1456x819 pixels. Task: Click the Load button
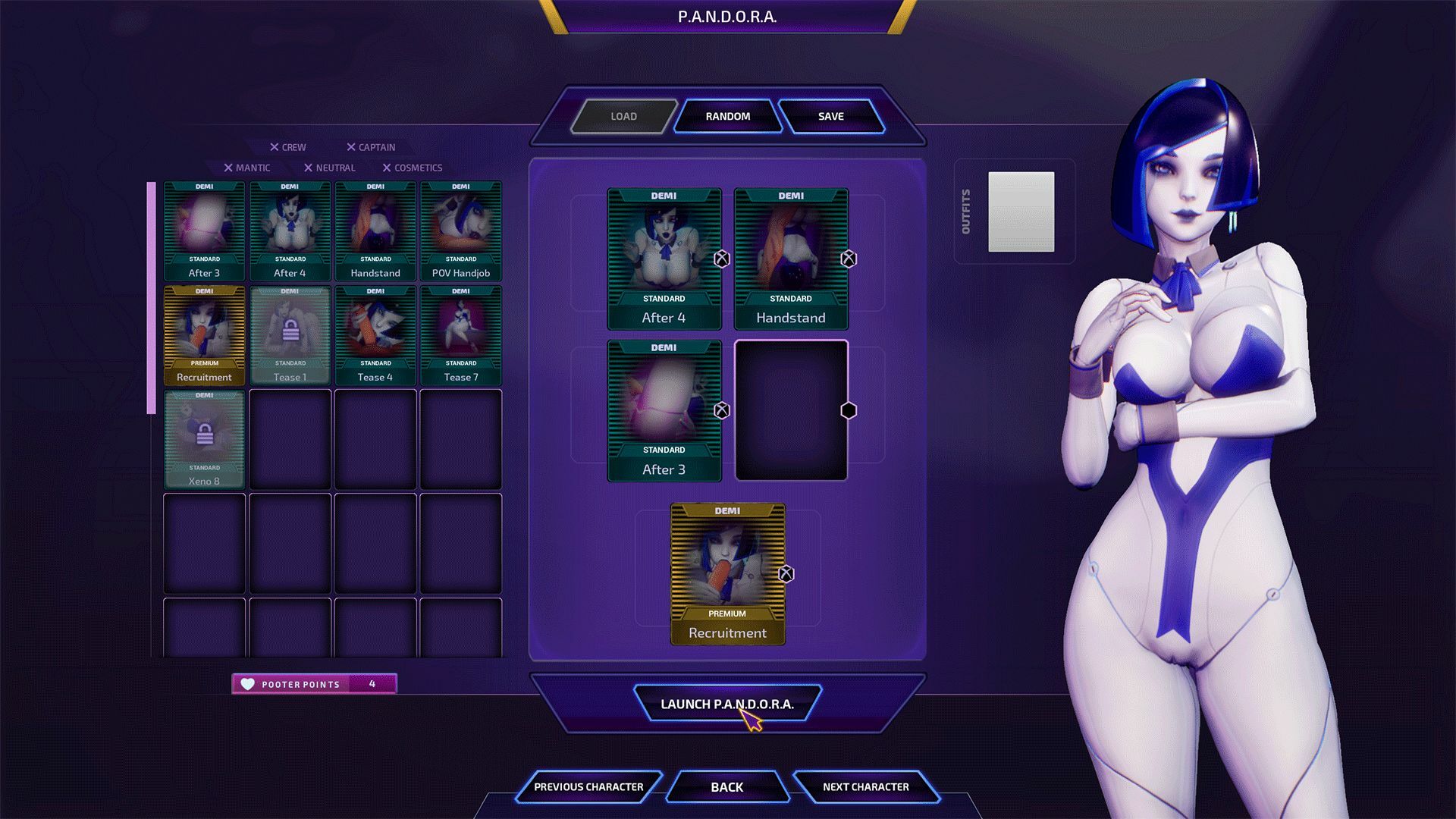[623, 116]
